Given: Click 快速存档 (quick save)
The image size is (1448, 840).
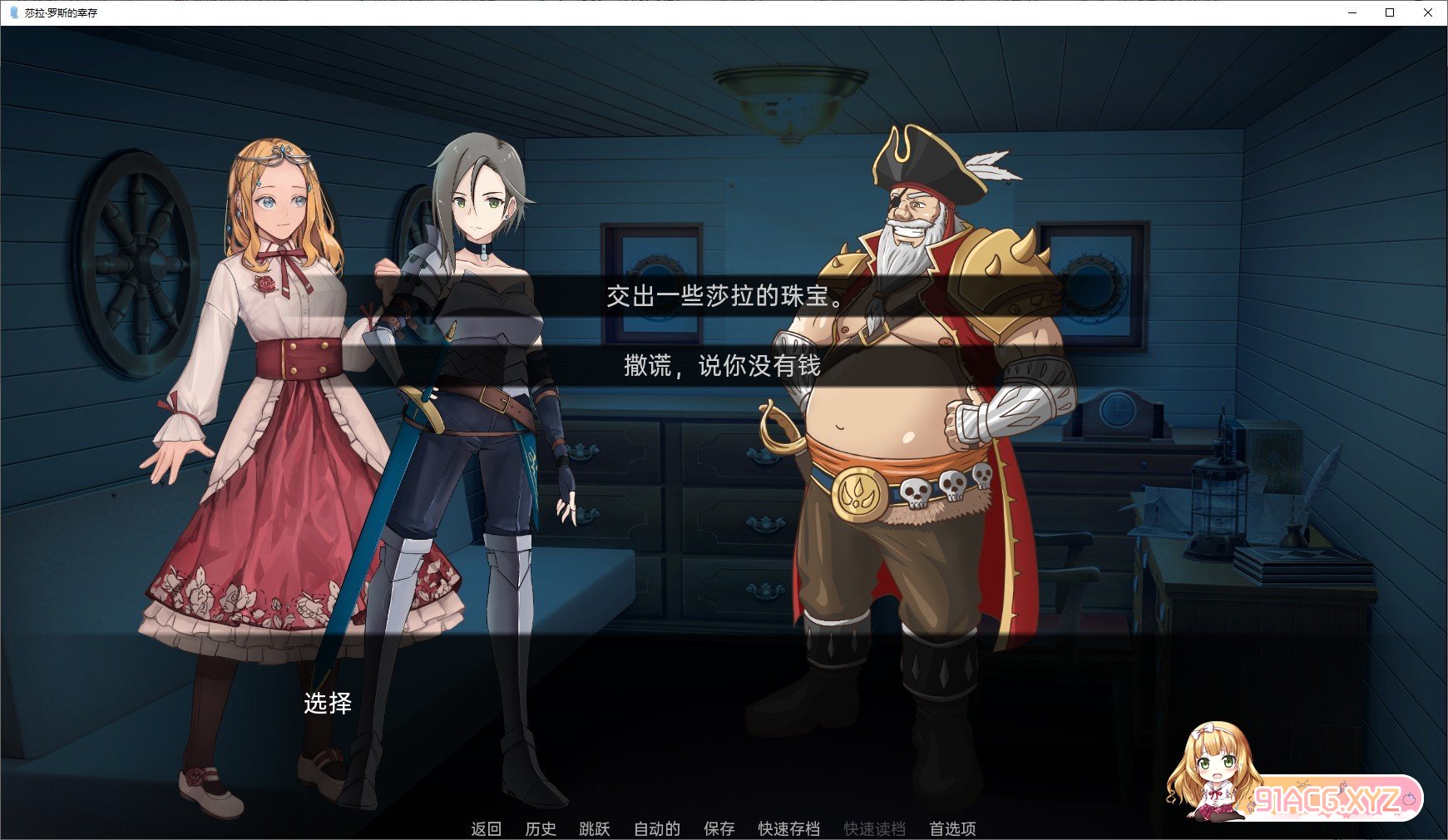Looking at the screenshot, I should pyautogui.click(x=788, y=828).
